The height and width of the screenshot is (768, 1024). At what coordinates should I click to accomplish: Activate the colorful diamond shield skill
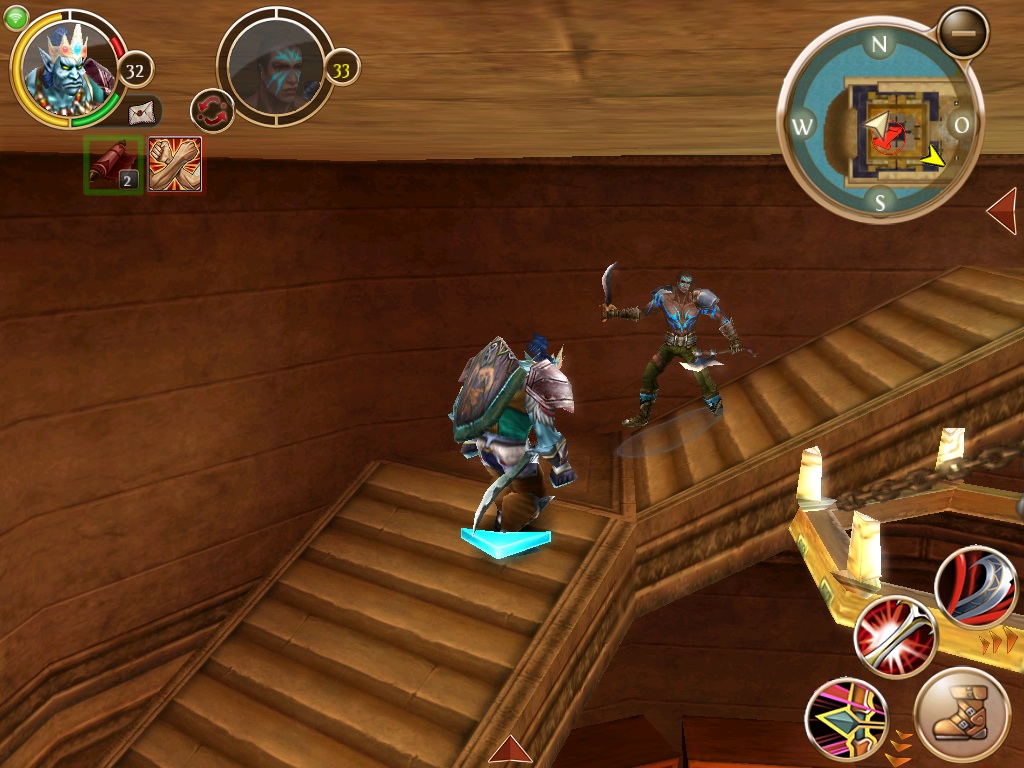[x=847, y=719]
